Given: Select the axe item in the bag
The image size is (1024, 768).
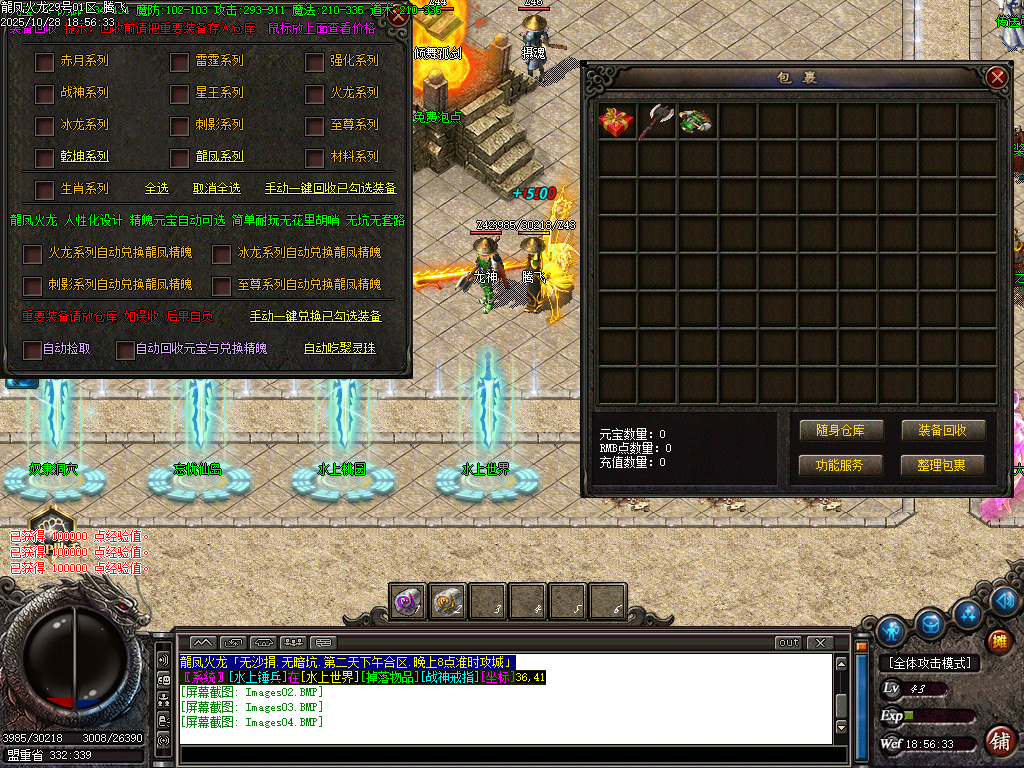Looking at the screenshot, I should click(x=657, y=122).
